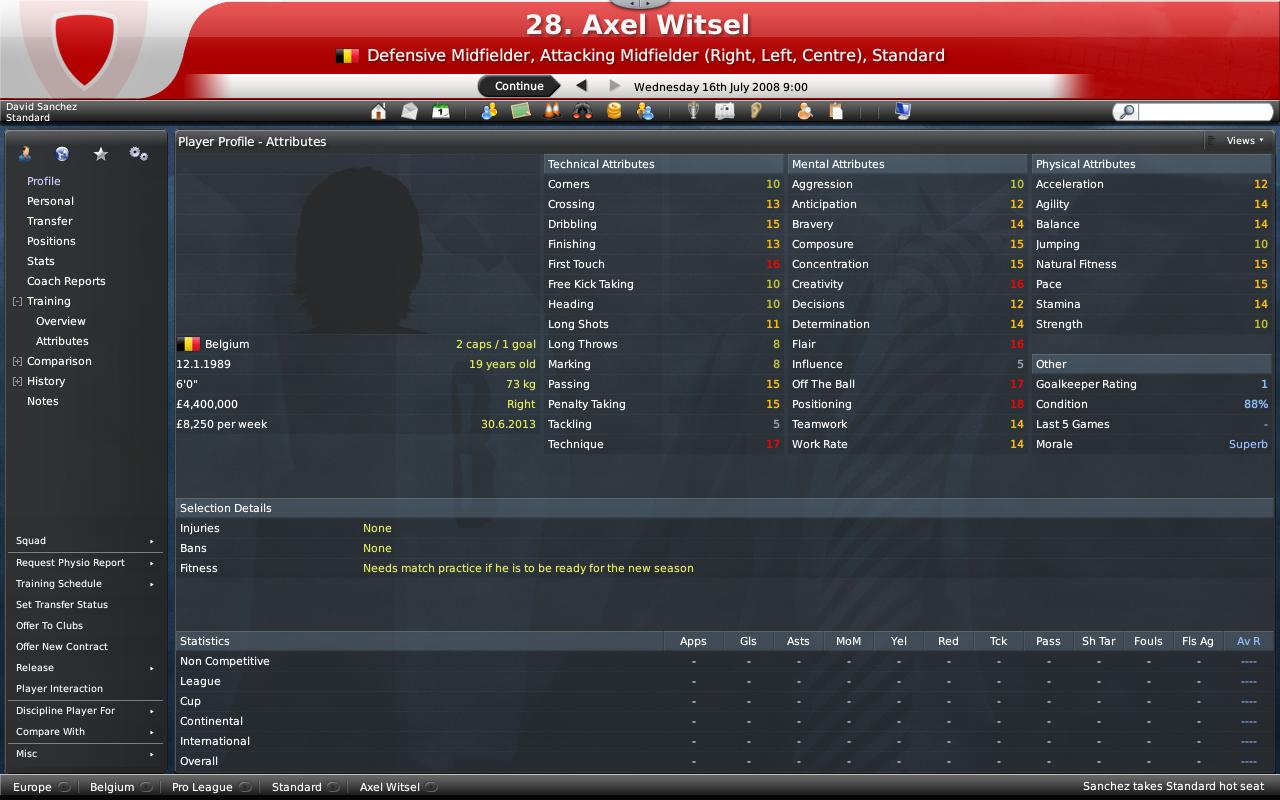The image size is (1280, 800).
Task: Select the globe world tab icon
Action: pyautogui.click(x=62, y=153)
